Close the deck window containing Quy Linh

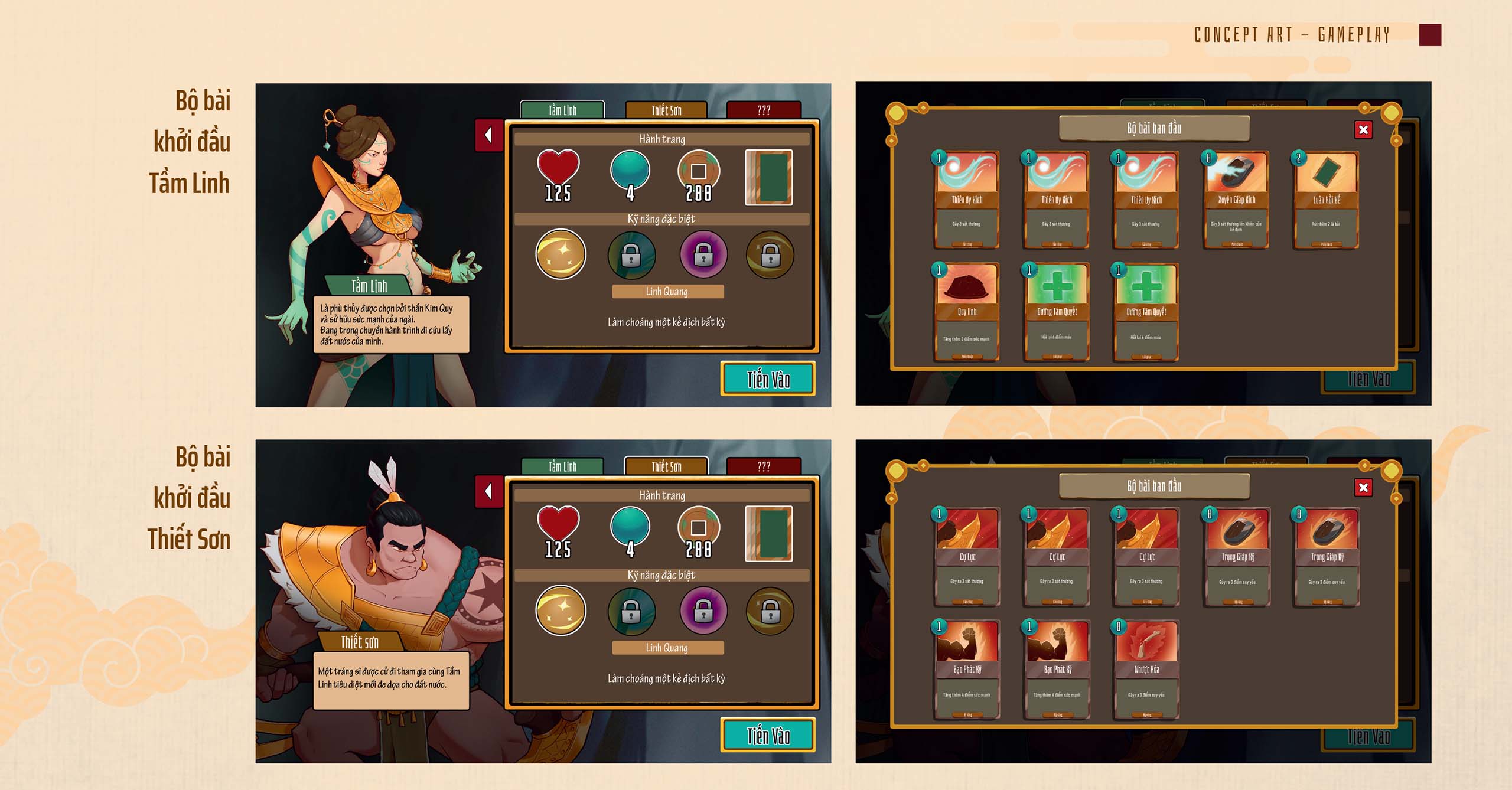1363,130
